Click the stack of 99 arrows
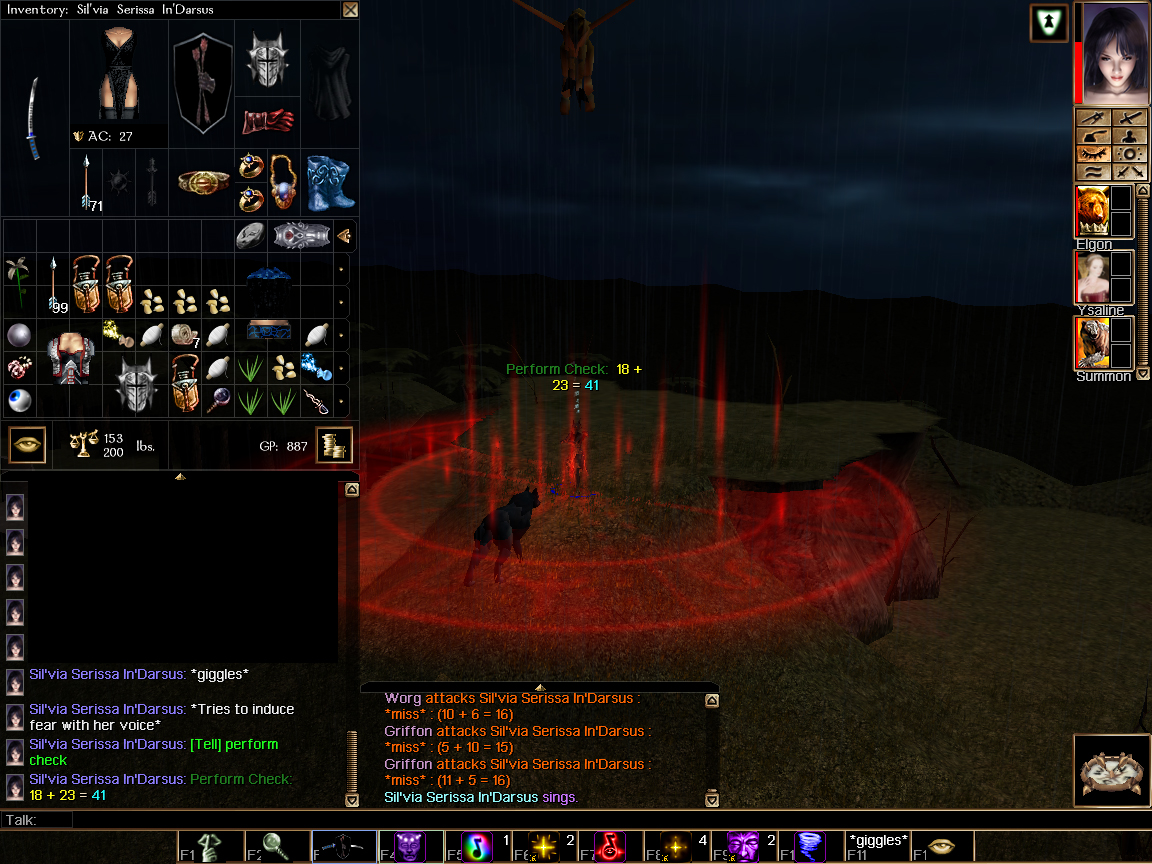Screen dimensions: 1152x864 [53, 284]
